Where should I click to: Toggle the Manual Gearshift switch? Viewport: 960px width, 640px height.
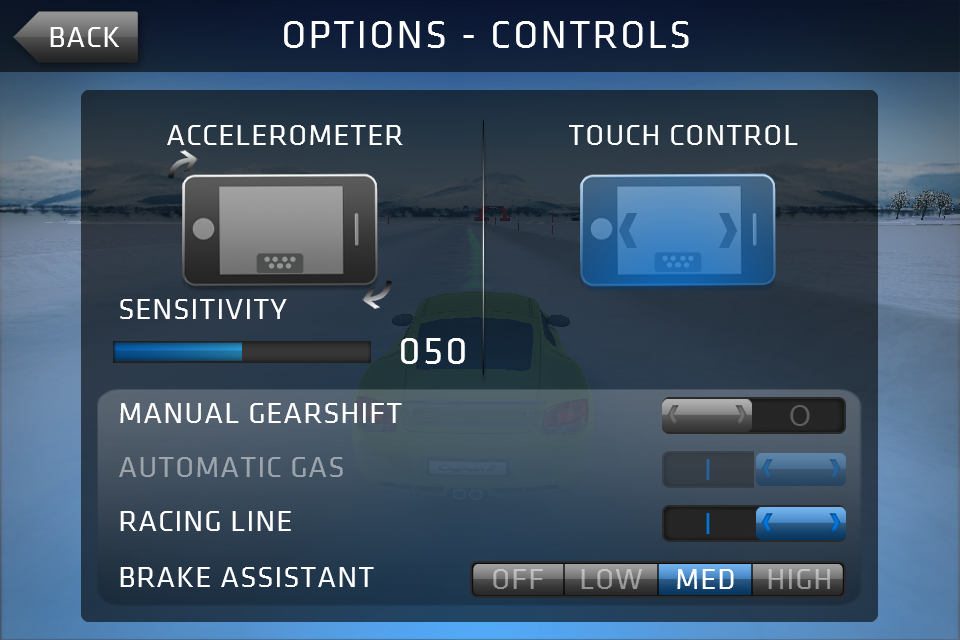(753, 415)
